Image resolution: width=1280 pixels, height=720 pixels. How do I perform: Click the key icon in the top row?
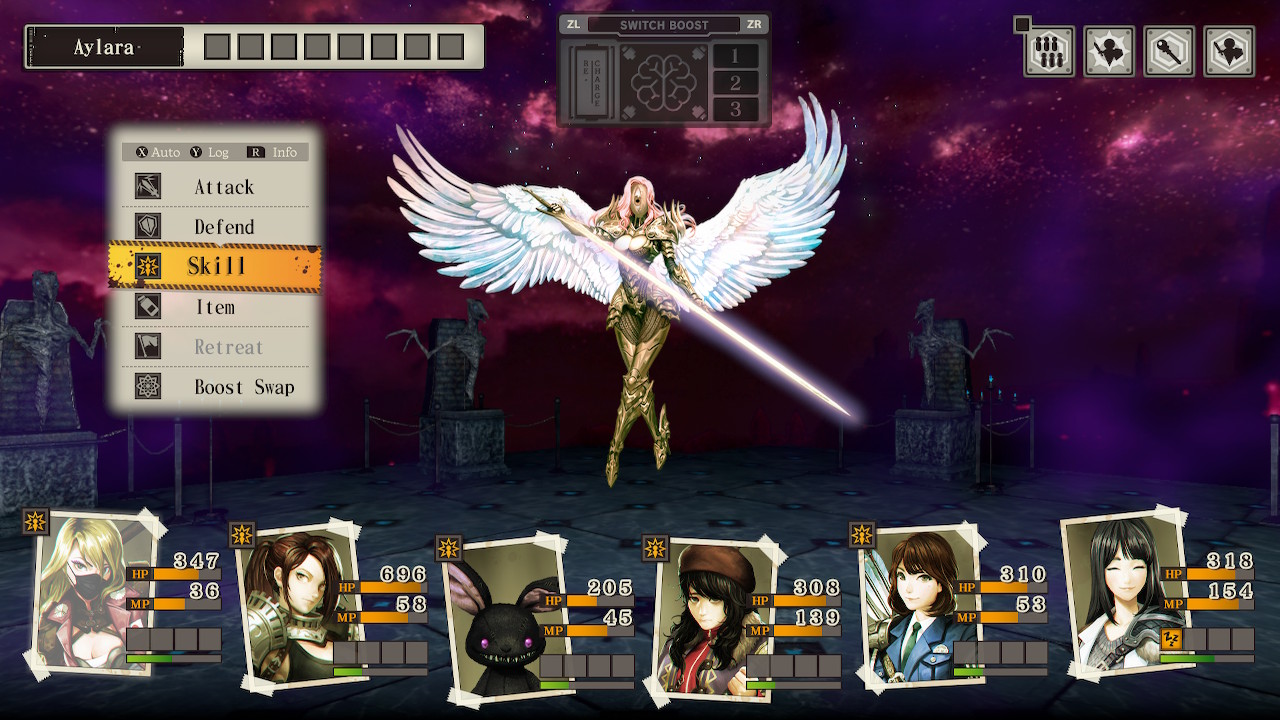coord(1169,51)
